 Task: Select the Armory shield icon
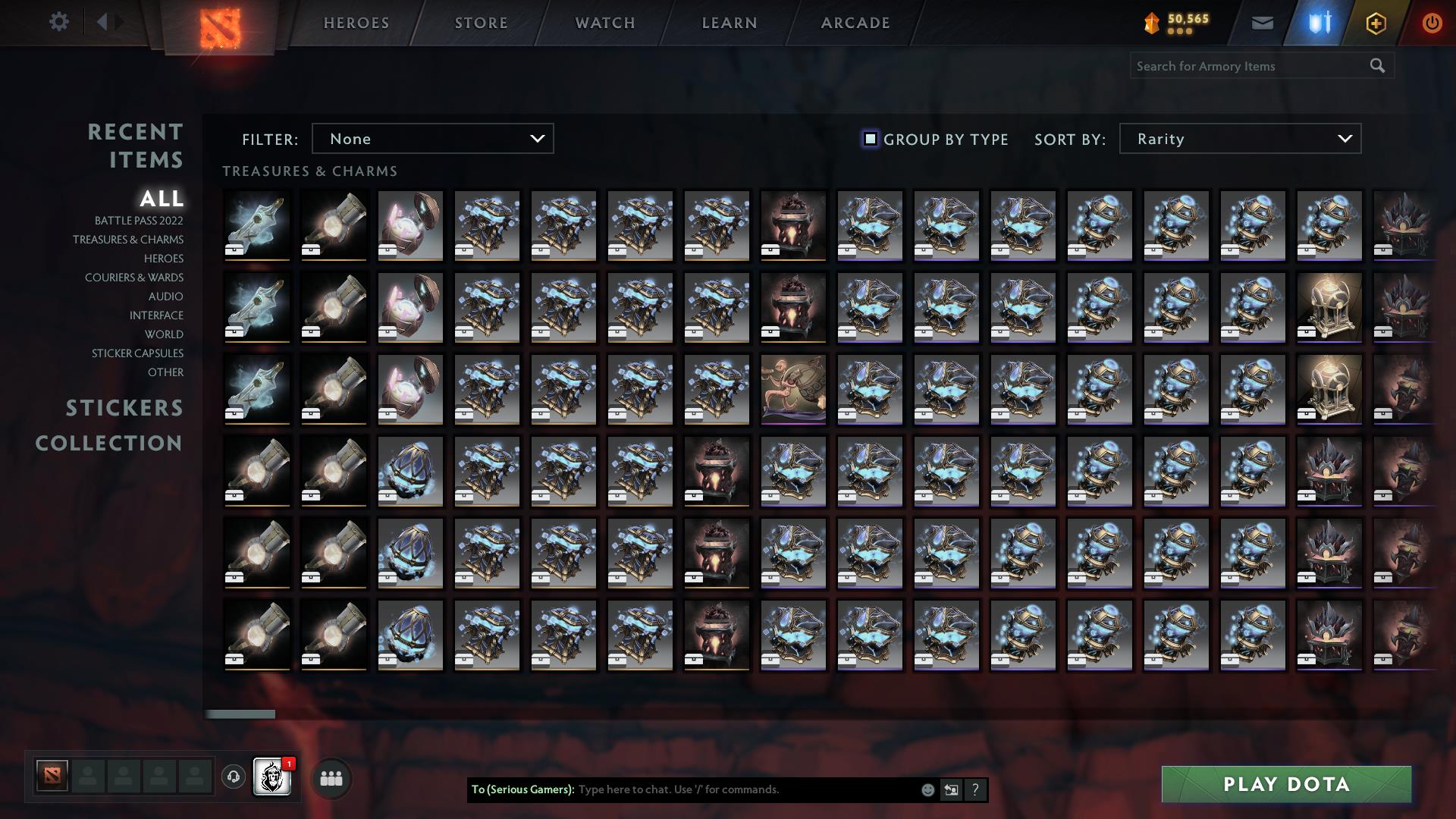[1319, 23]
